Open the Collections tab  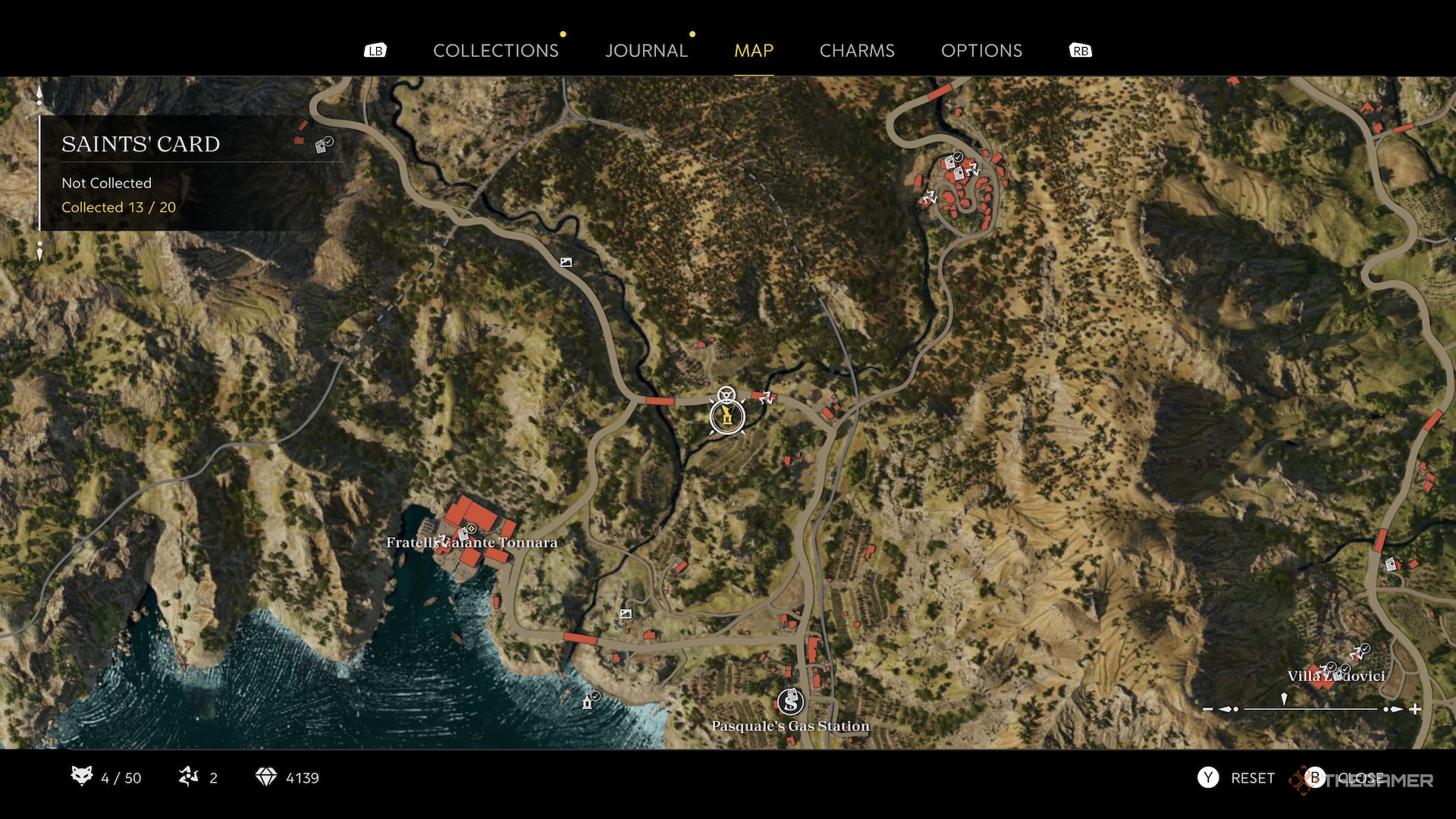pyautogui.click(x=495, y=51)
